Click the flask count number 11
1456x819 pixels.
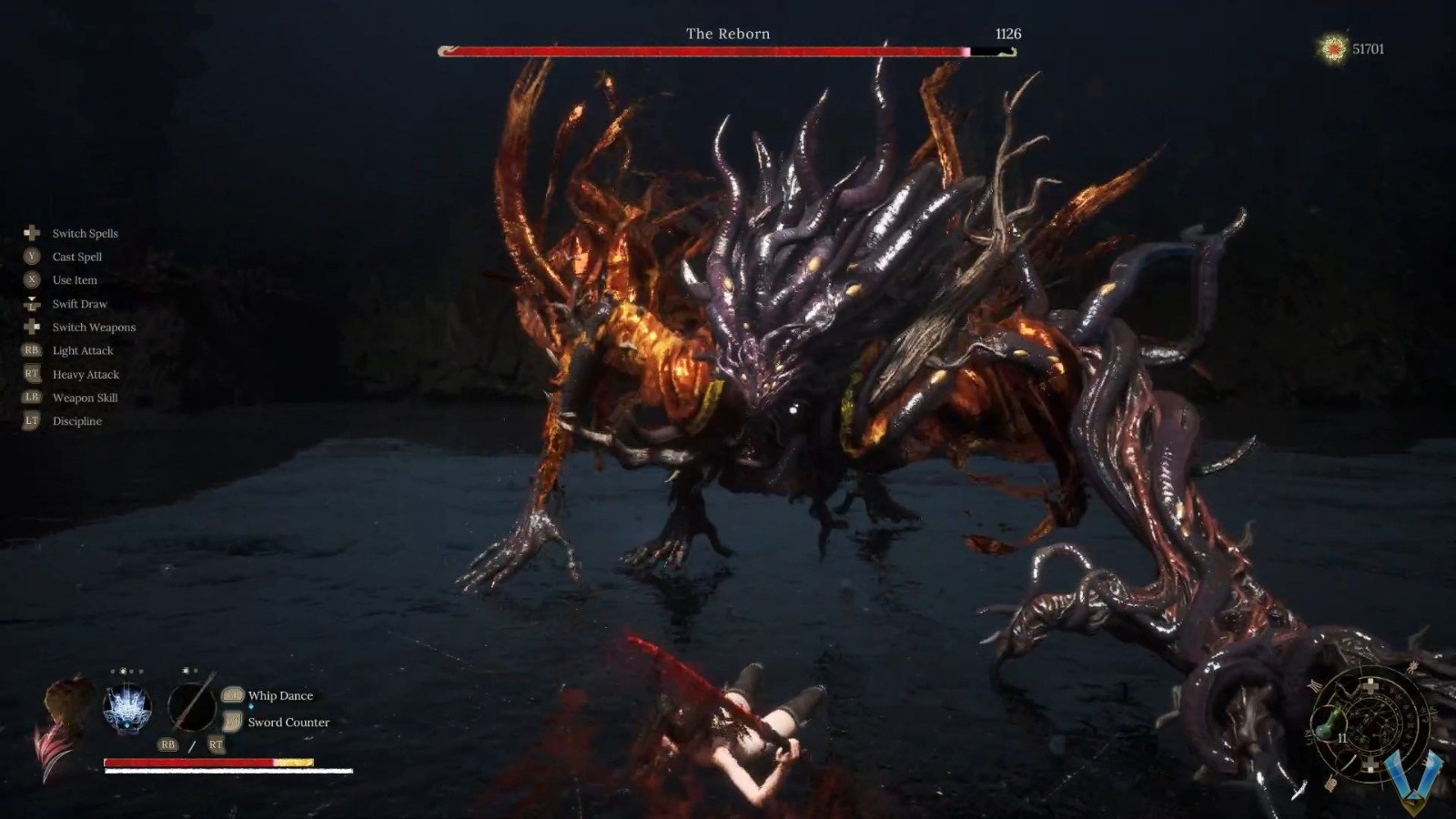click(x=1343, y=738)
